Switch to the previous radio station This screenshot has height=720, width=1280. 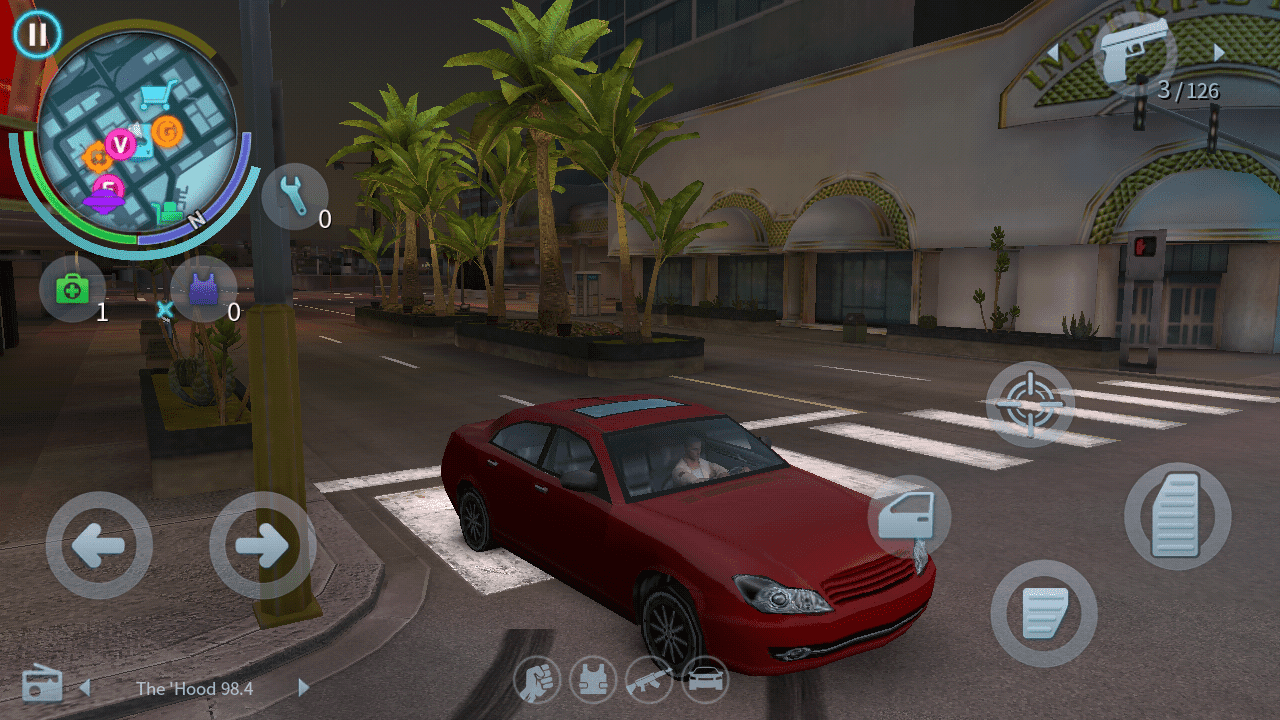85,688
